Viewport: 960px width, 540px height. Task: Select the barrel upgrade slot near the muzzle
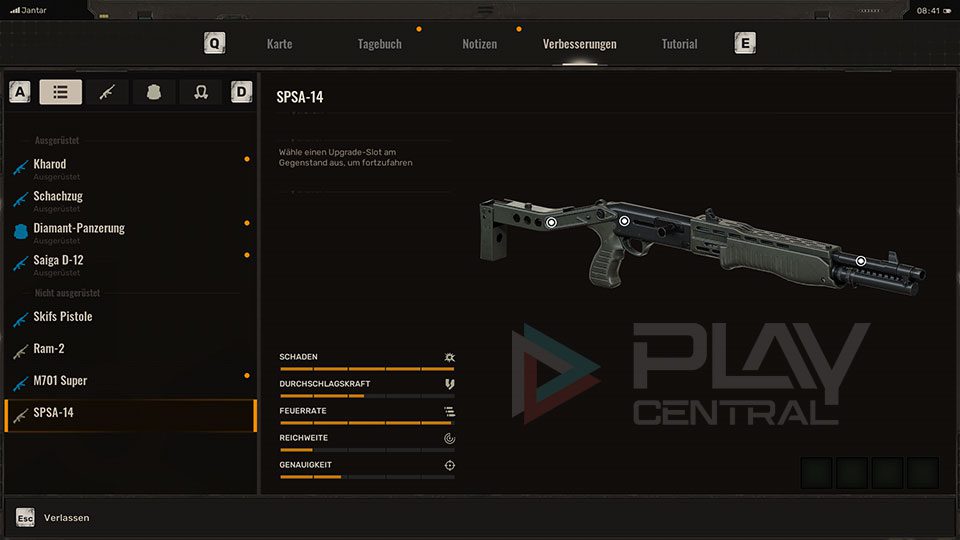point(860,261)
